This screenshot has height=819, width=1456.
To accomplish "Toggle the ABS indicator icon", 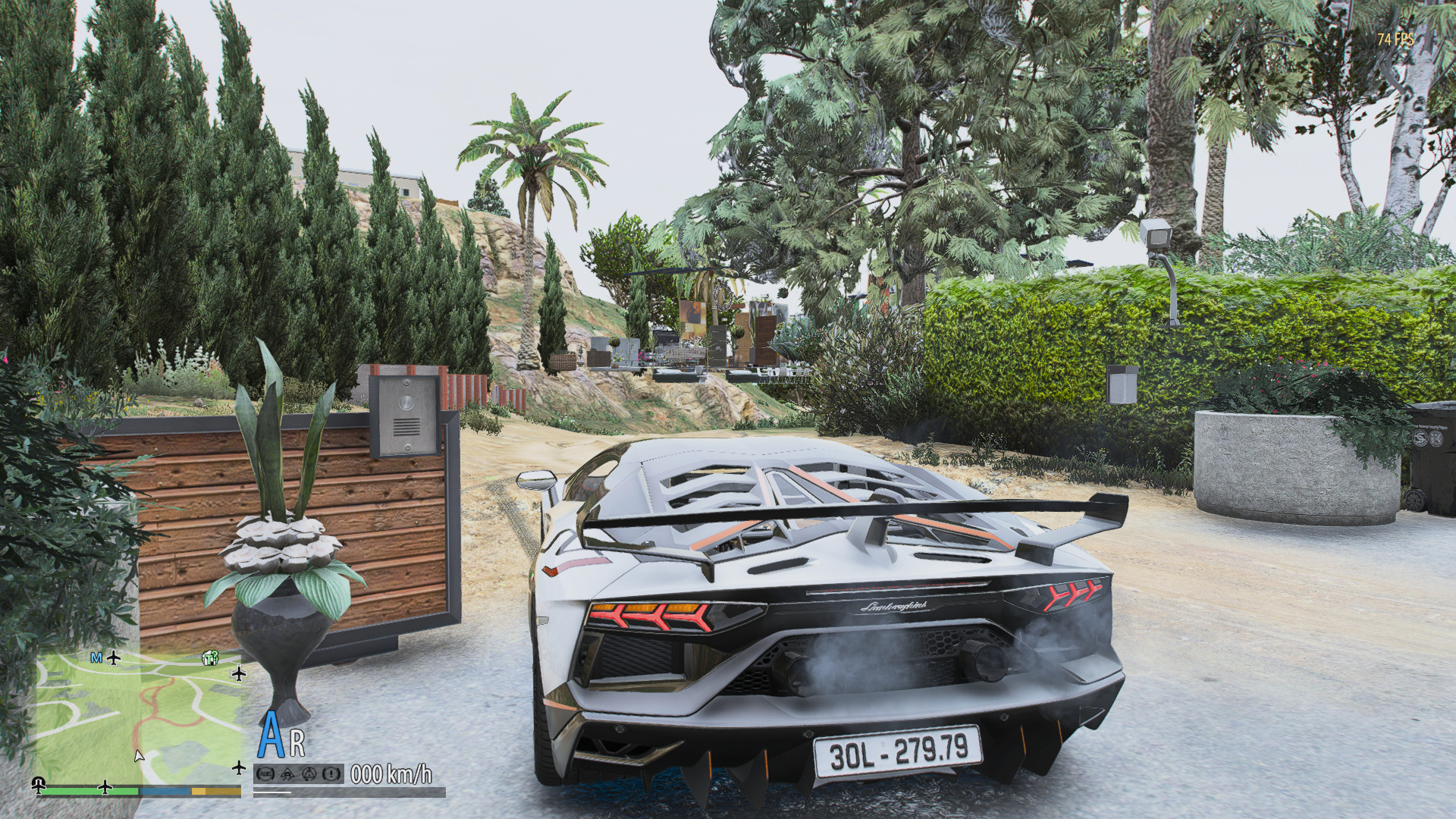I will [265, 773].
